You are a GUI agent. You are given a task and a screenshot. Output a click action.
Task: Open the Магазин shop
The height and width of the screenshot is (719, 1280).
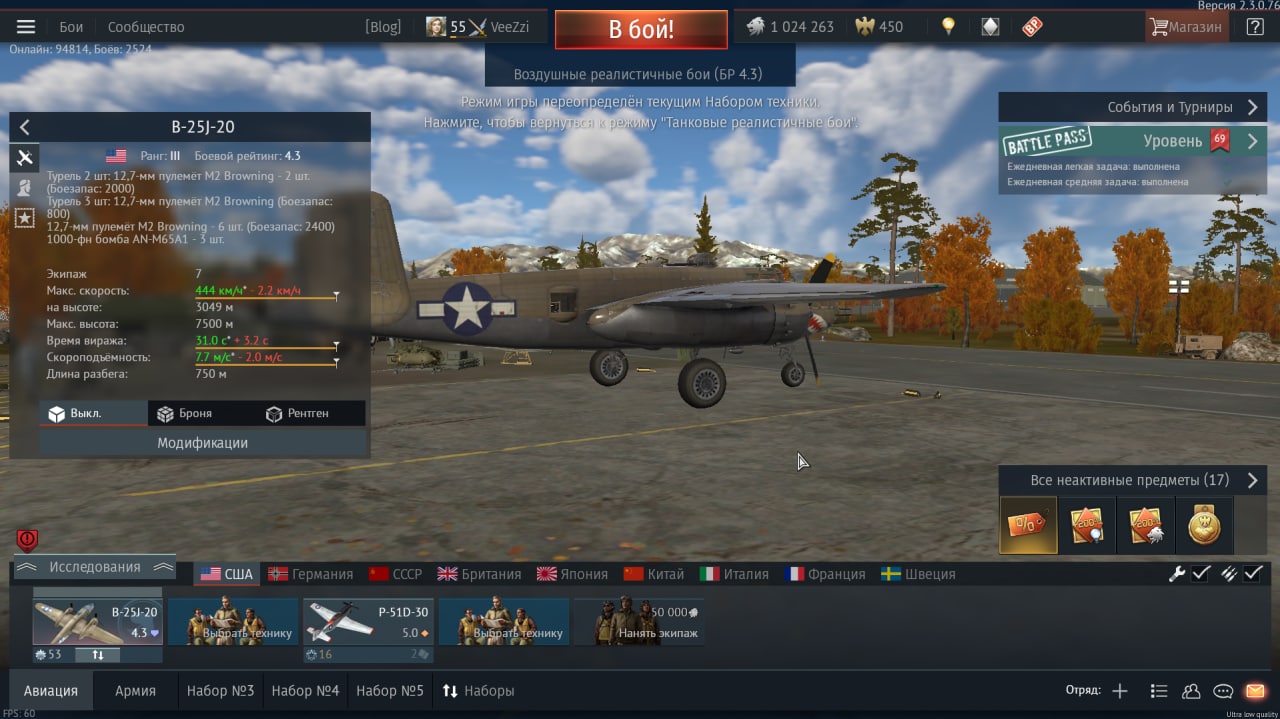1186,27
